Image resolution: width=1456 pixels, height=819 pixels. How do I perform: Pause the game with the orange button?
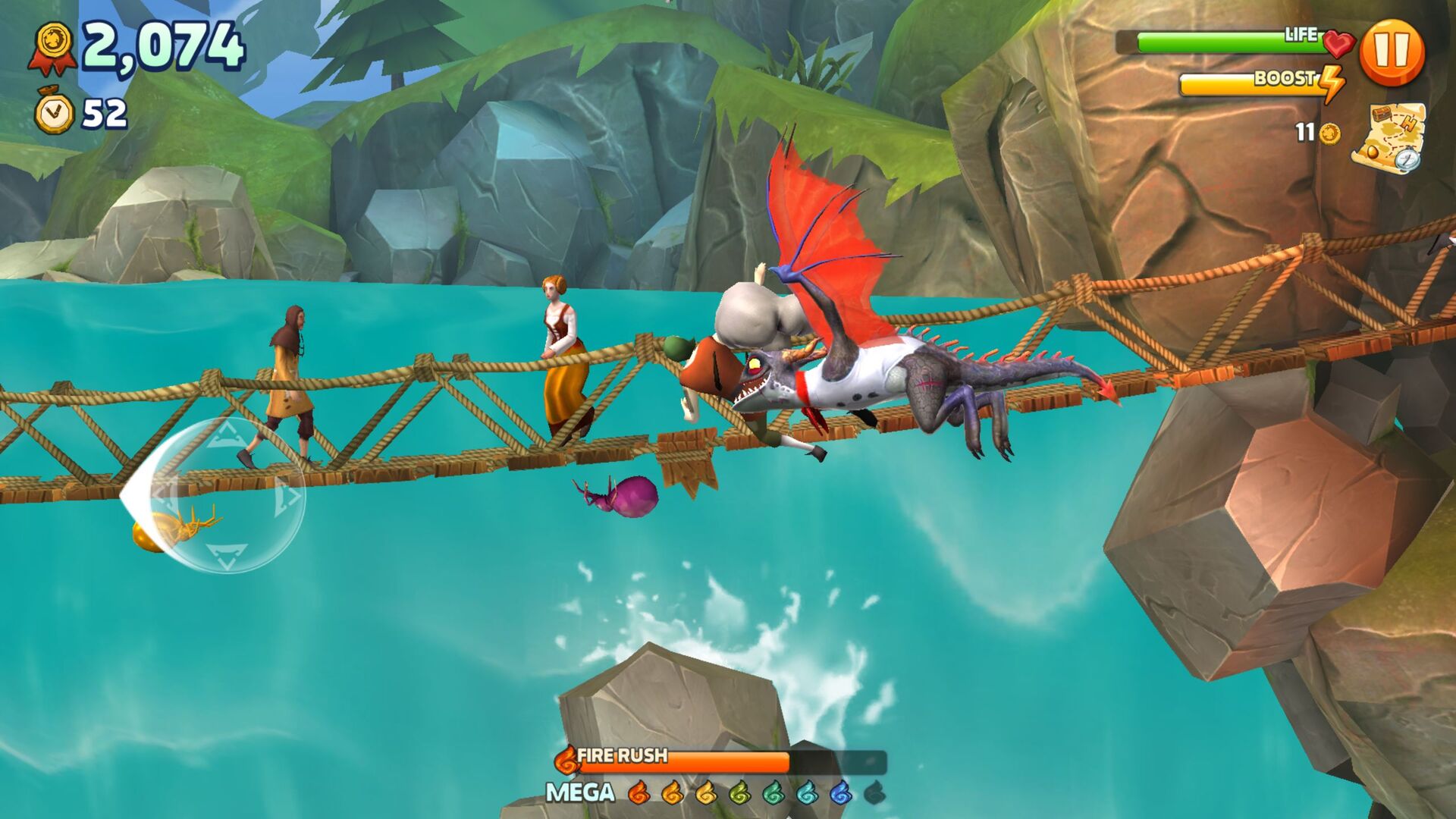coord(1392,52)
